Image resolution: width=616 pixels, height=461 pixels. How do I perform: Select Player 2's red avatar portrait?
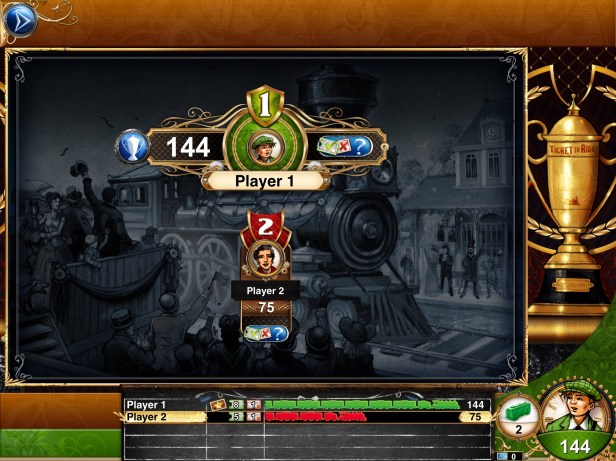pos(266,257)
